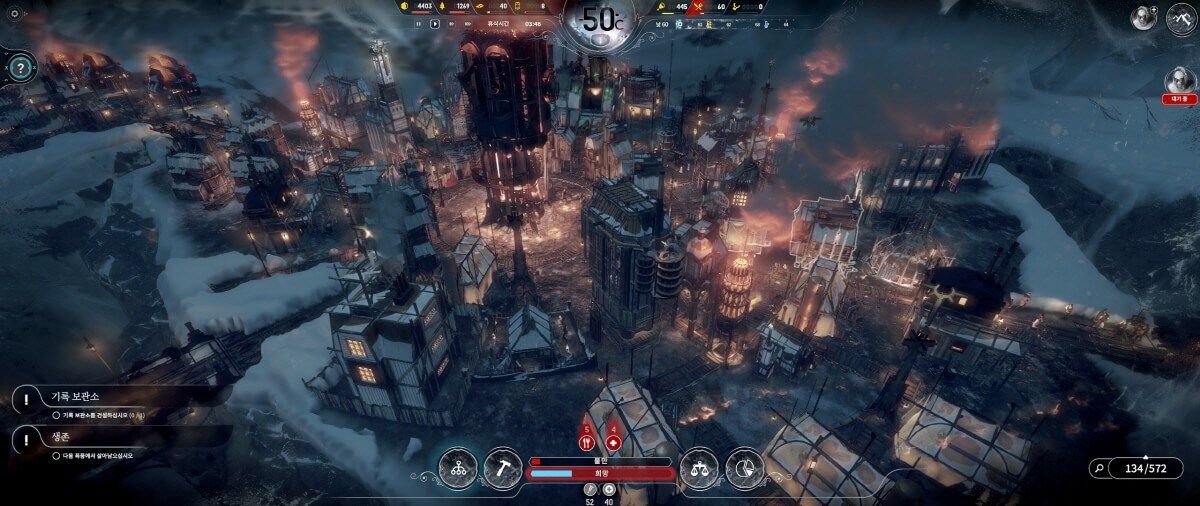The width and height of the screenshot is (1200, 506).
Task: Switch to fast-forward game speed
Action: [450, 23]
